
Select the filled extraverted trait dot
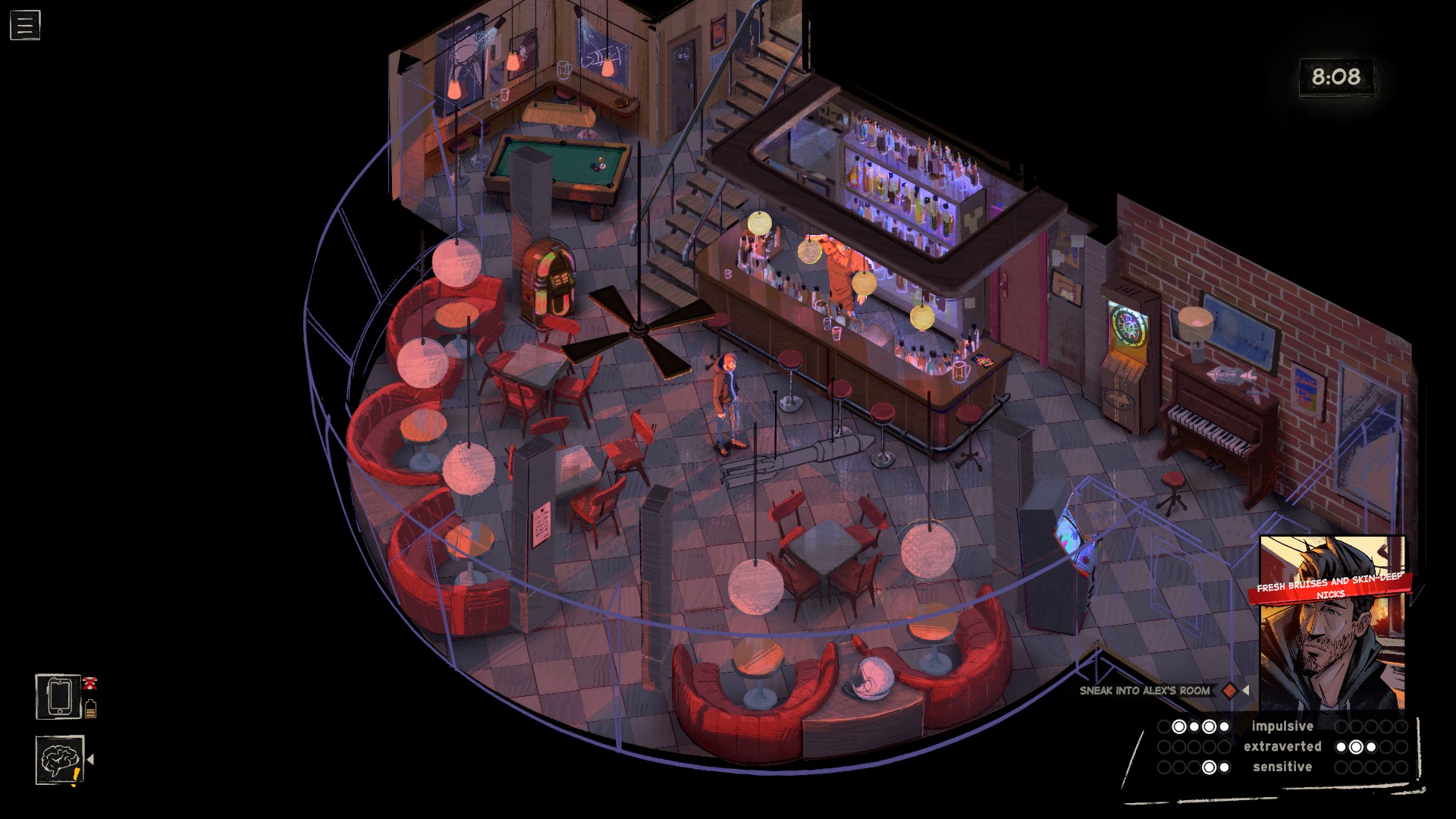click(1357, 746)
